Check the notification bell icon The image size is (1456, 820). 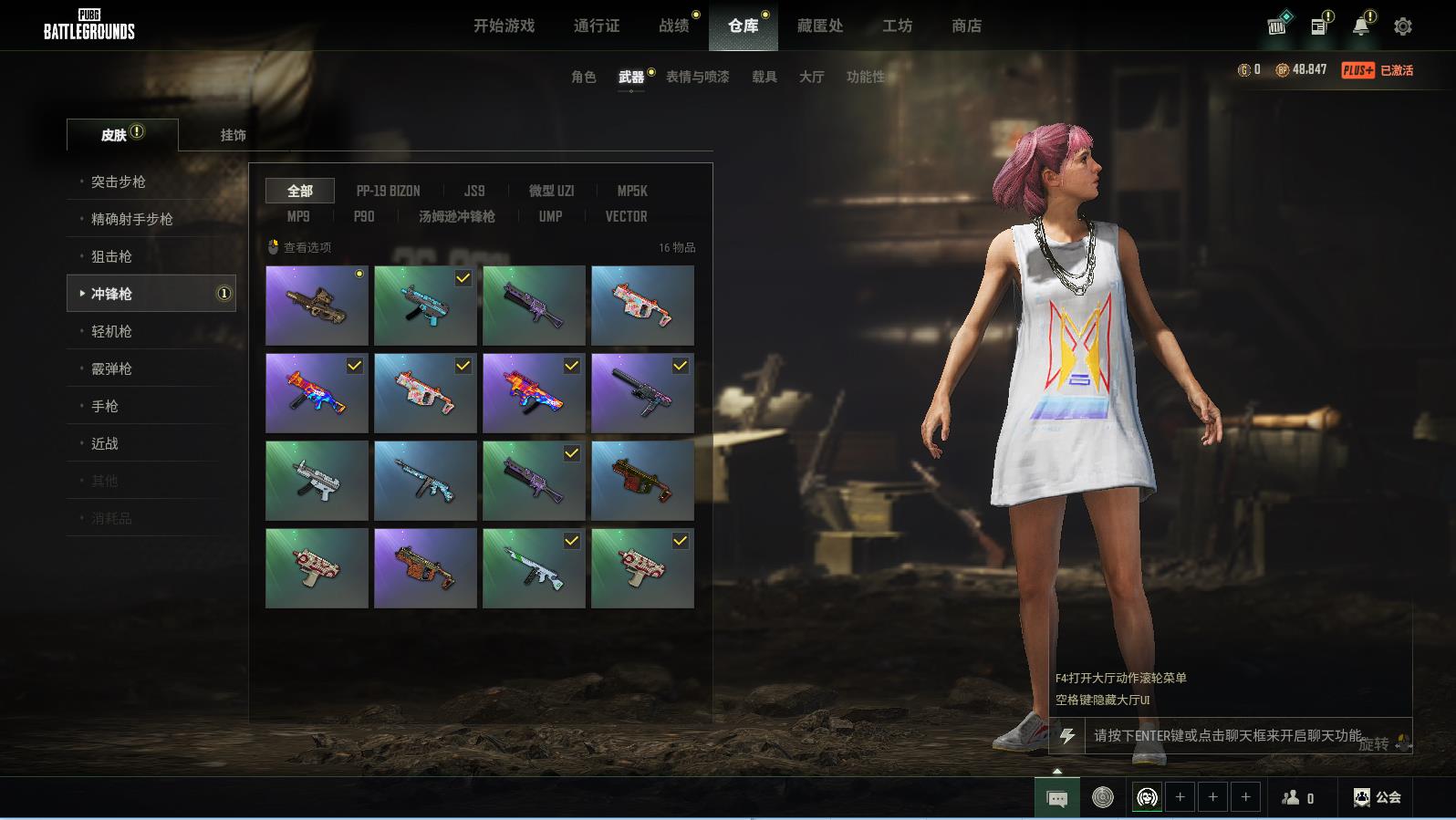[x=1360, y=26]
